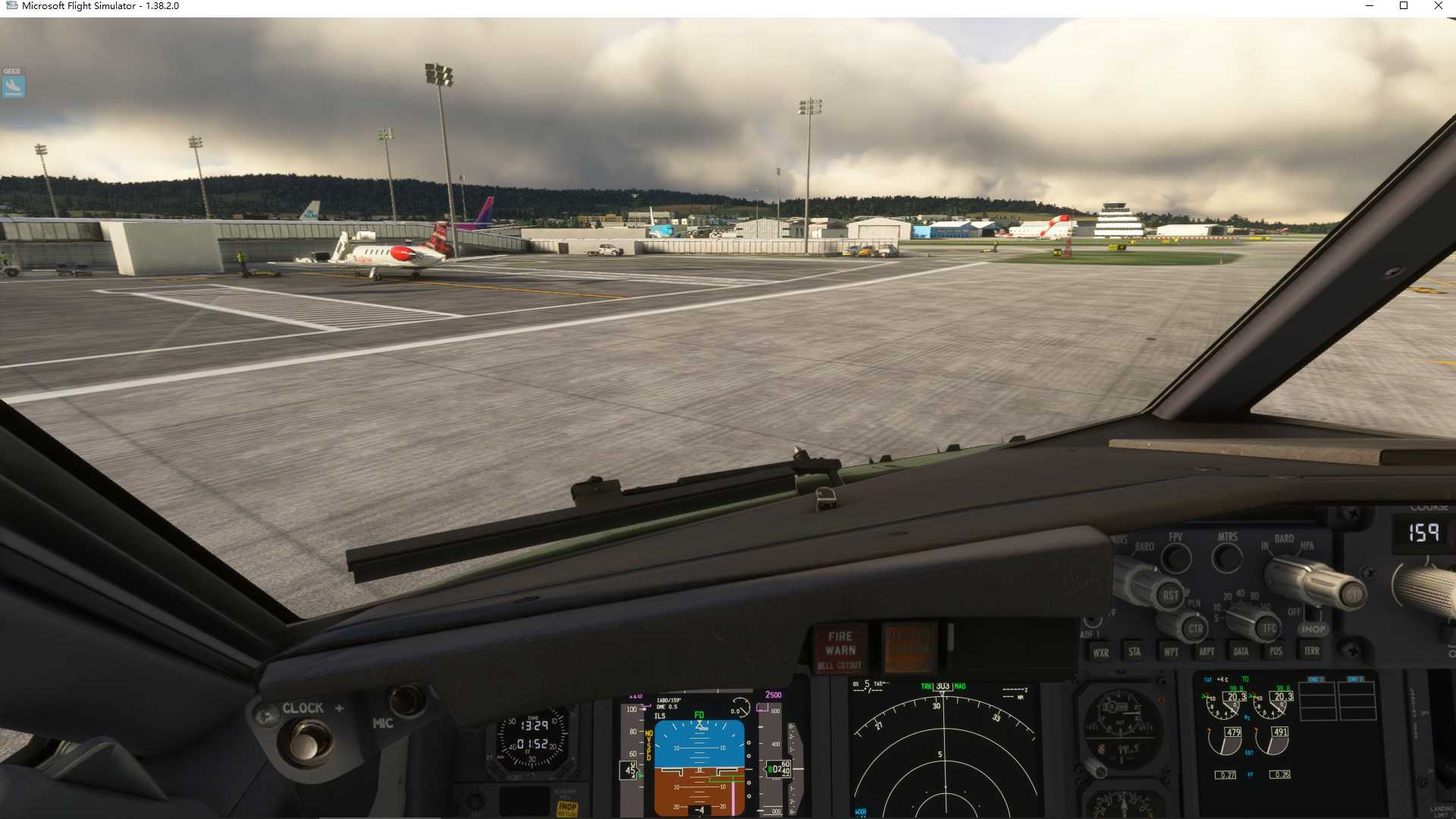This screenshot has height=819, width=1456.
Task: Adjust the course selector showing 159
Action: [1424, 533]
